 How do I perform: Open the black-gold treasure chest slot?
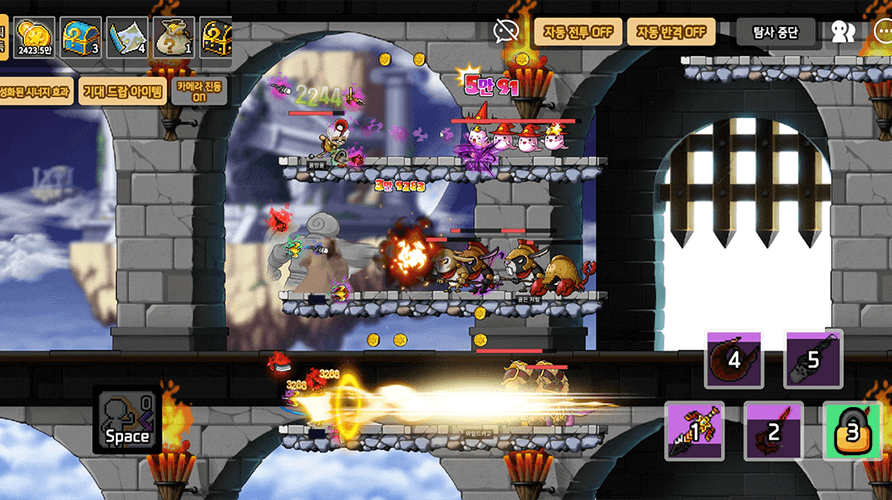[217, 40]
